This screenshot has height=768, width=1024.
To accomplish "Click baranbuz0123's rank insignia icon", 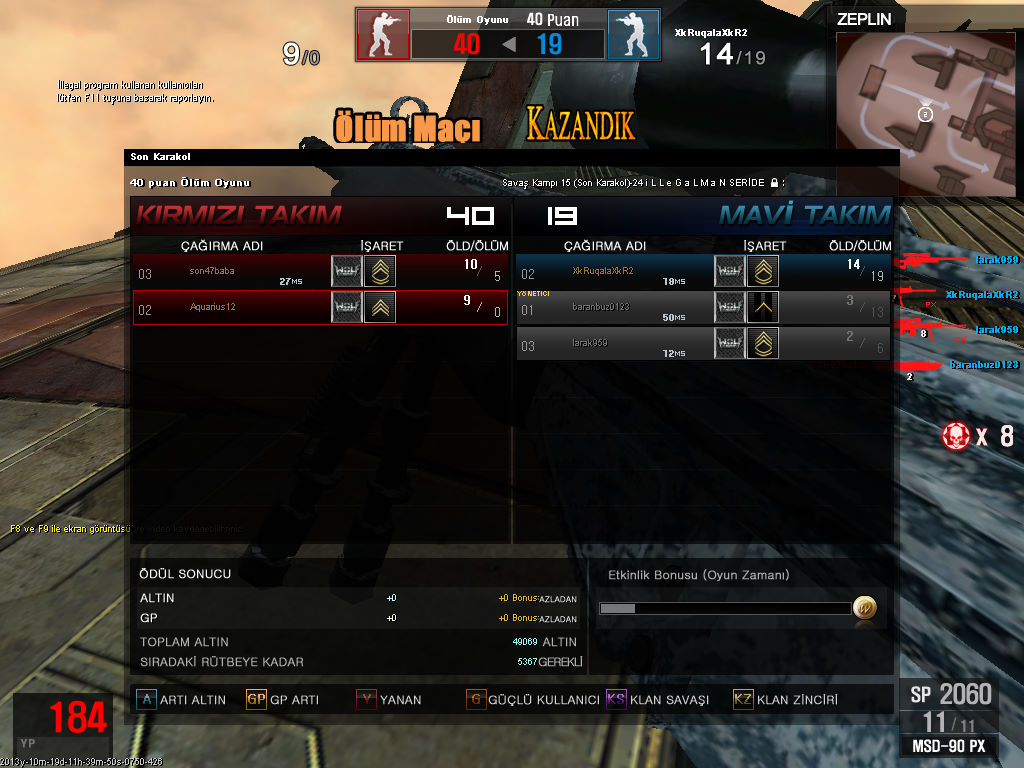I will coord(763,307).
